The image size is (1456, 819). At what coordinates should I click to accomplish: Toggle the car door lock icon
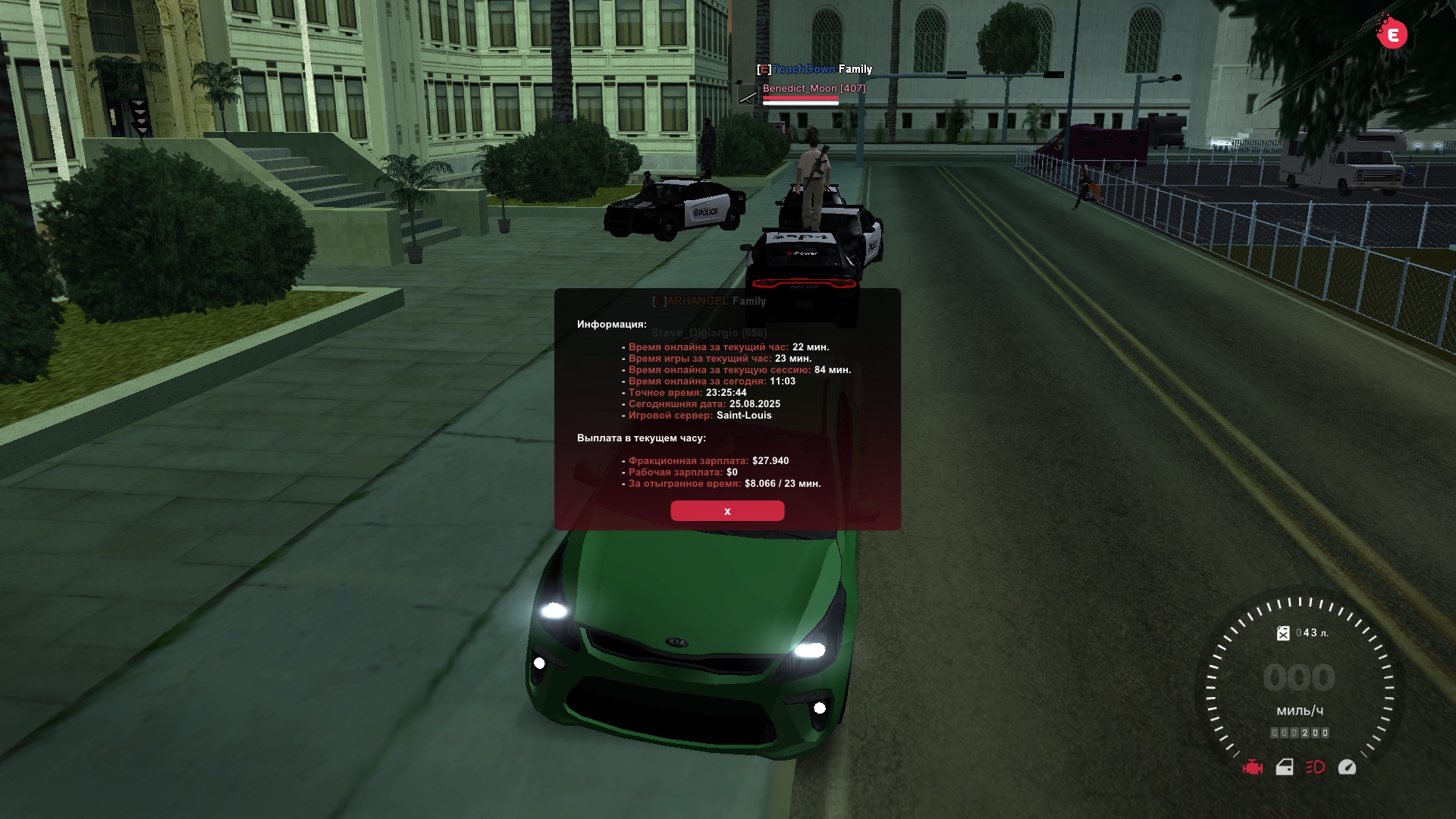tap(1285, 767)
